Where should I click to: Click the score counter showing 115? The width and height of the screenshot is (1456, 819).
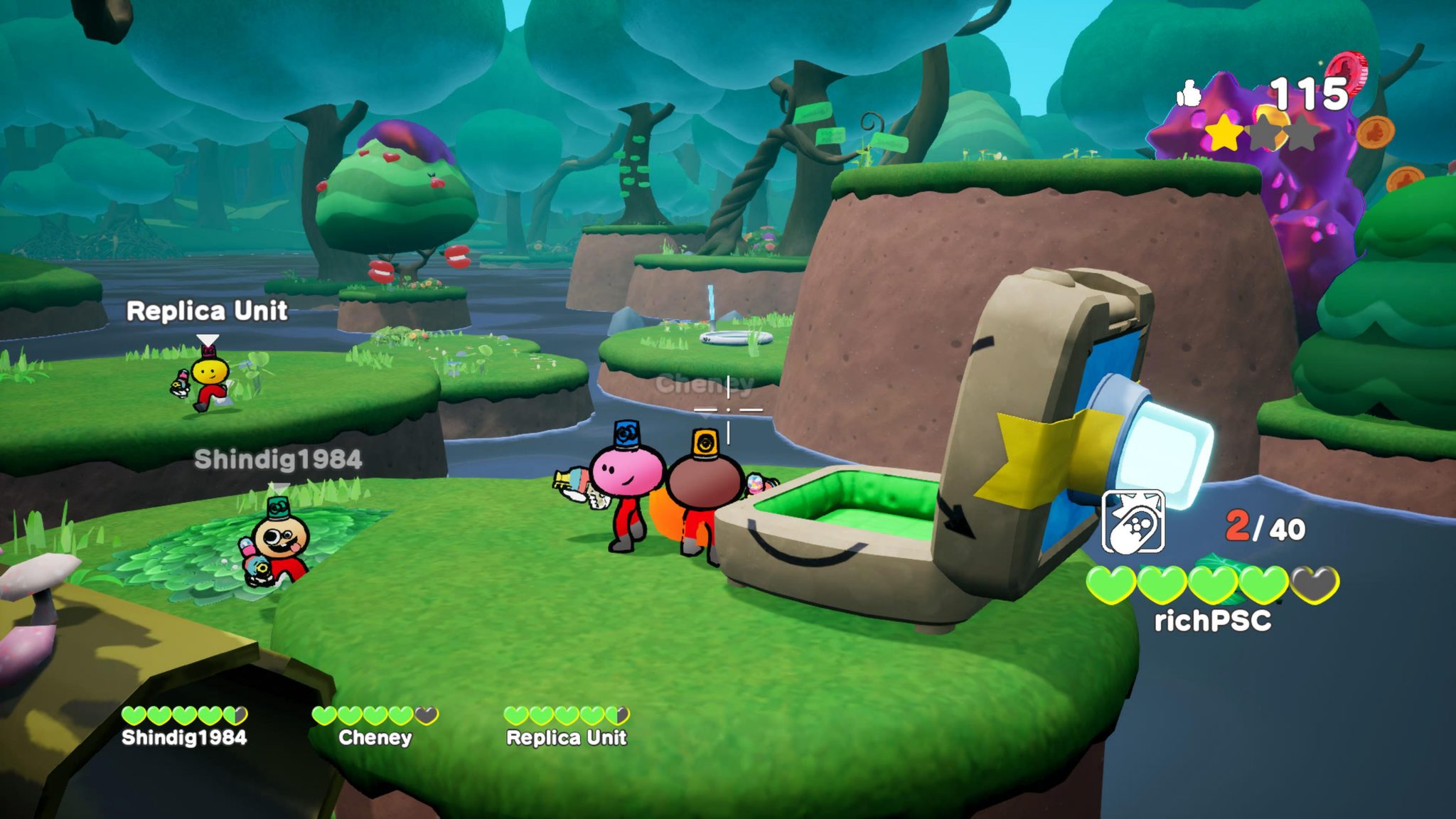[1310, 92]
